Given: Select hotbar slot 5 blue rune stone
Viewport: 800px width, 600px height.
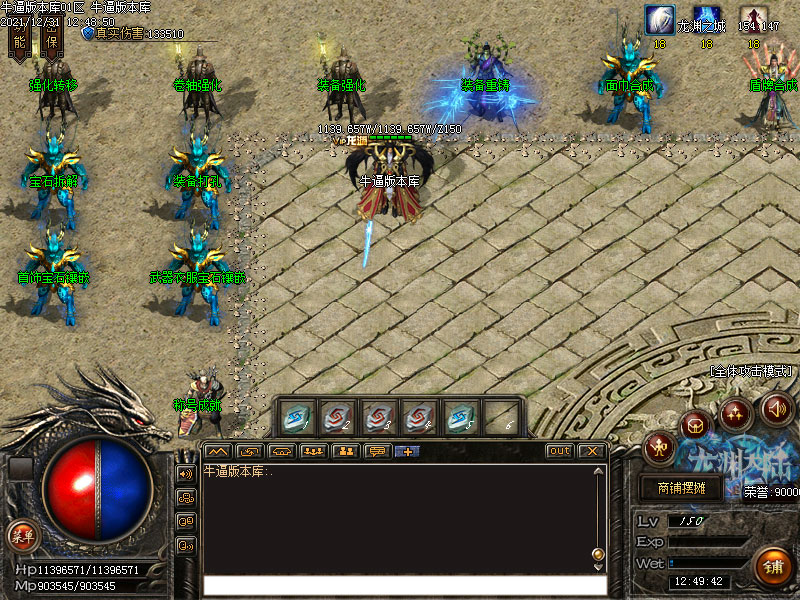Looking at the screenshot, I should (x=458, y=415).
